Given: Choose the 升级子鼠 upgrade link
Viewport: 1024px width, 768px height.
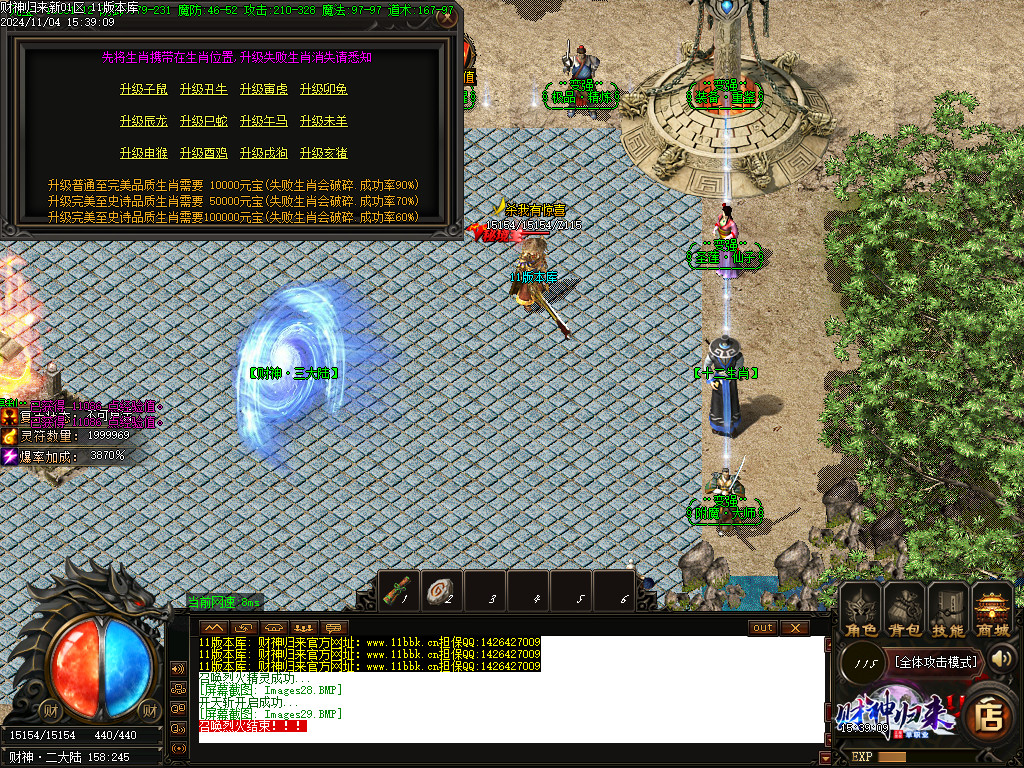Looking at the screenshot, I should 144,90.
